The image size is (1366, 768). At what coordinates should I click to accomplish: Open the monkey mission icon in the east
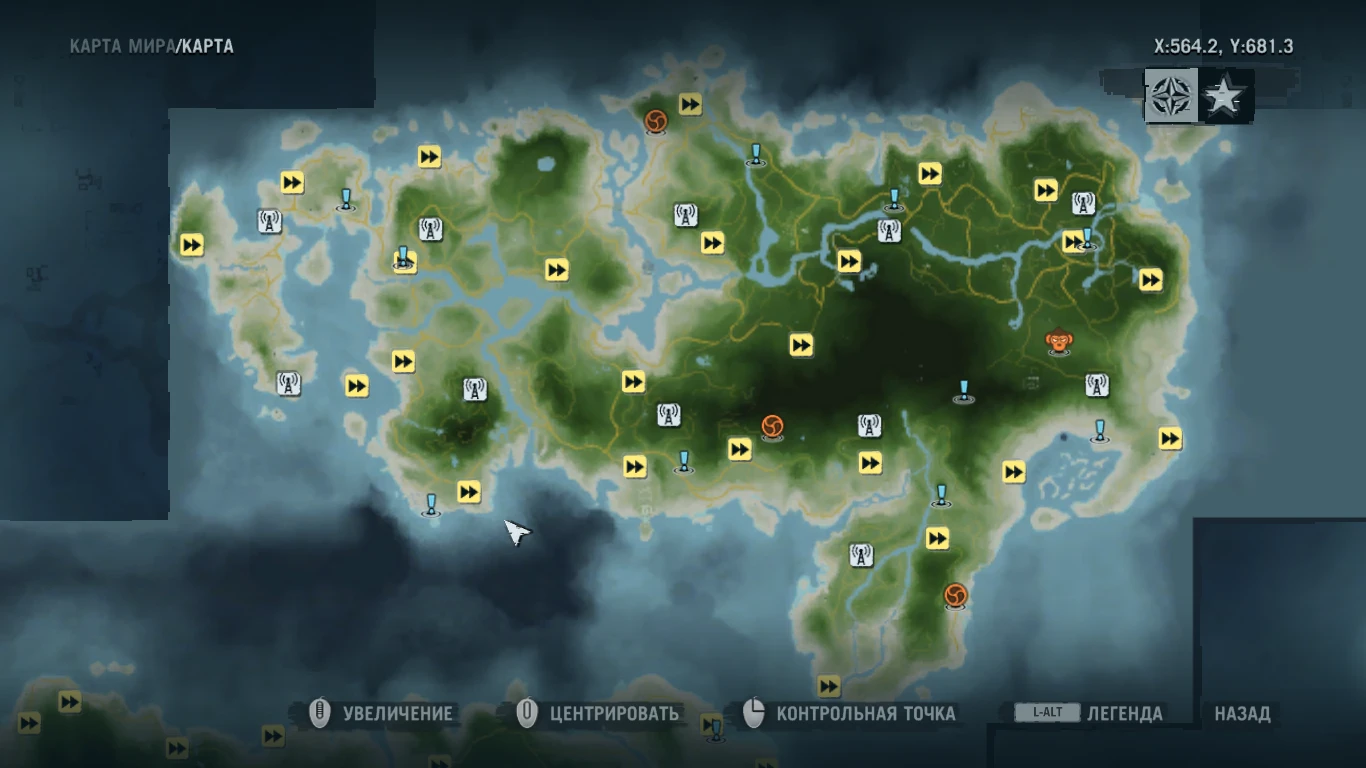pyautogui.click(x=1060, y=342)
